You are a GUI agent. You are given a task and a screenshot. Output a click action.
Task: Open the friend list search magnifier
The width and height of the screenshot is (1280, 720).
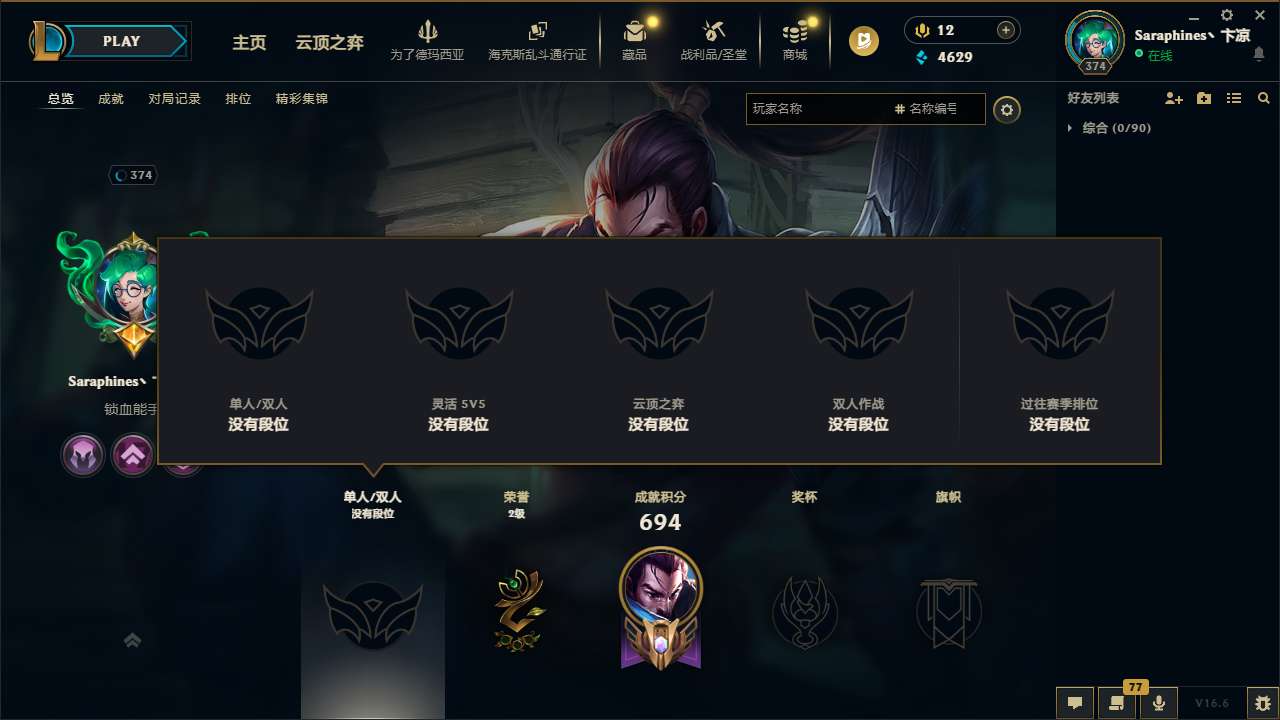[x=1263, y=98]
